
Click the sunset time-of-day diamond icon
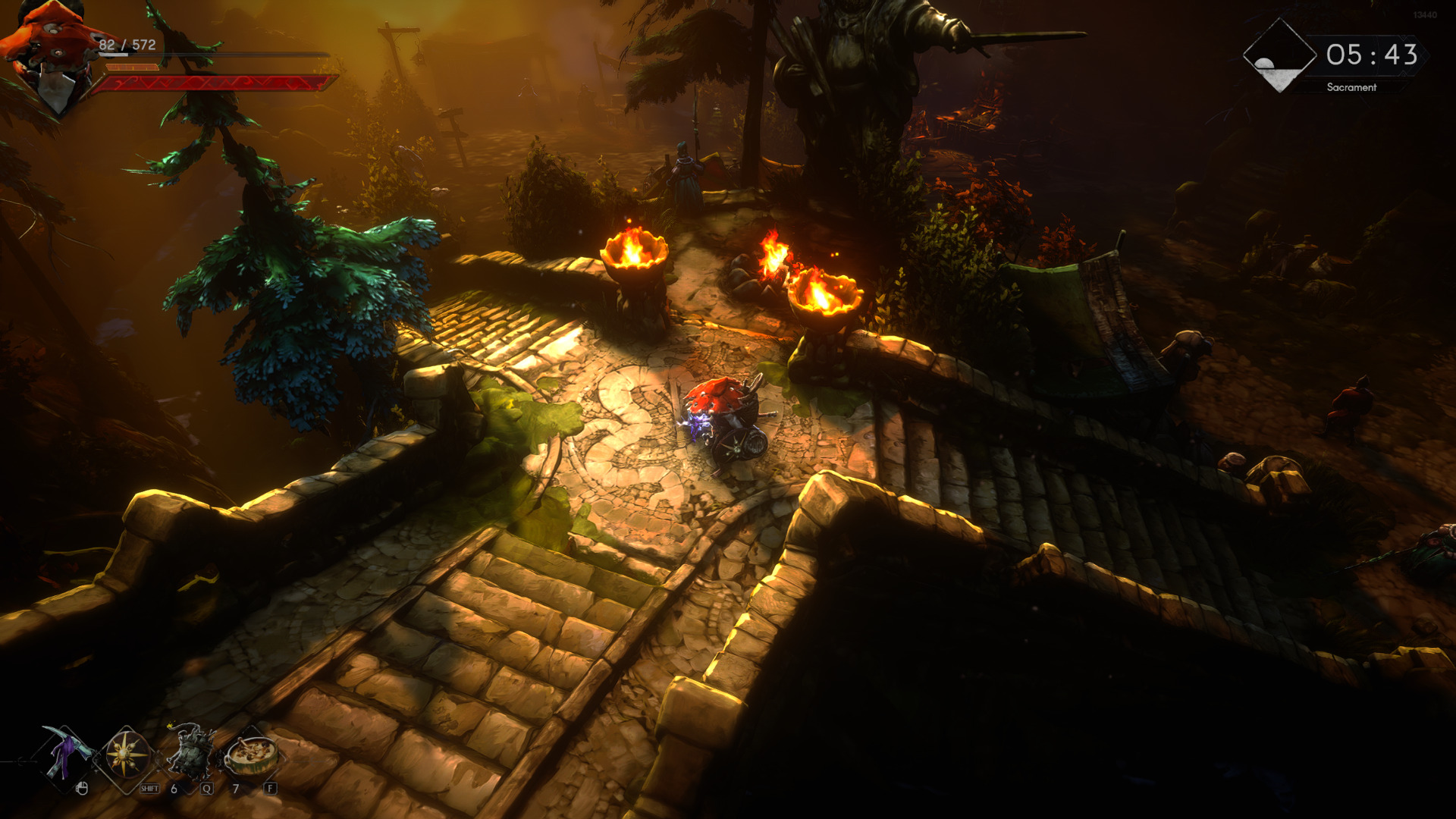(x=1279, y=56)
